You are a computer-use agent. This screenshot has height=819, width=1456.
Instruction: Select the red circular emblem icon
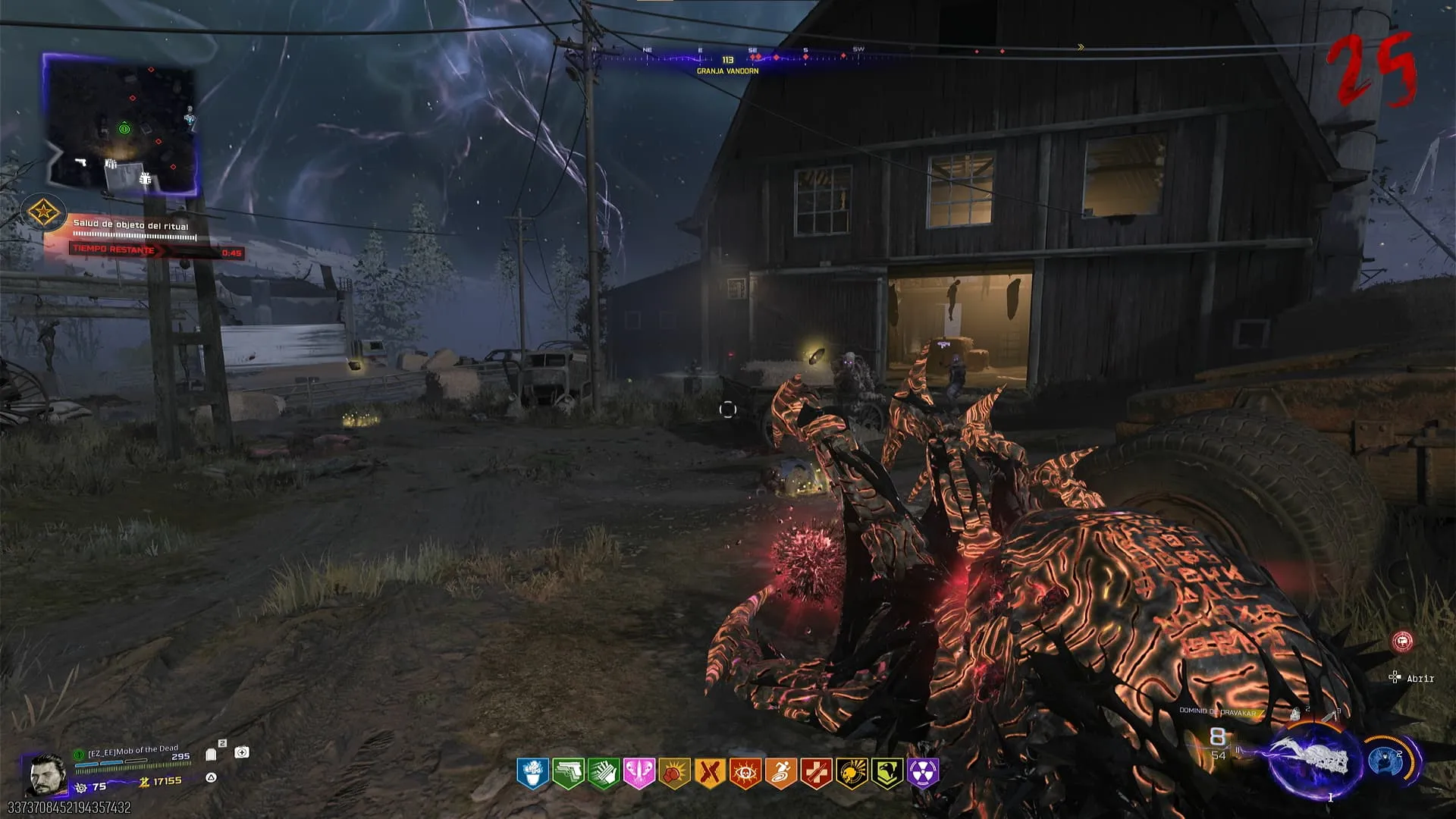[1403, 642]
